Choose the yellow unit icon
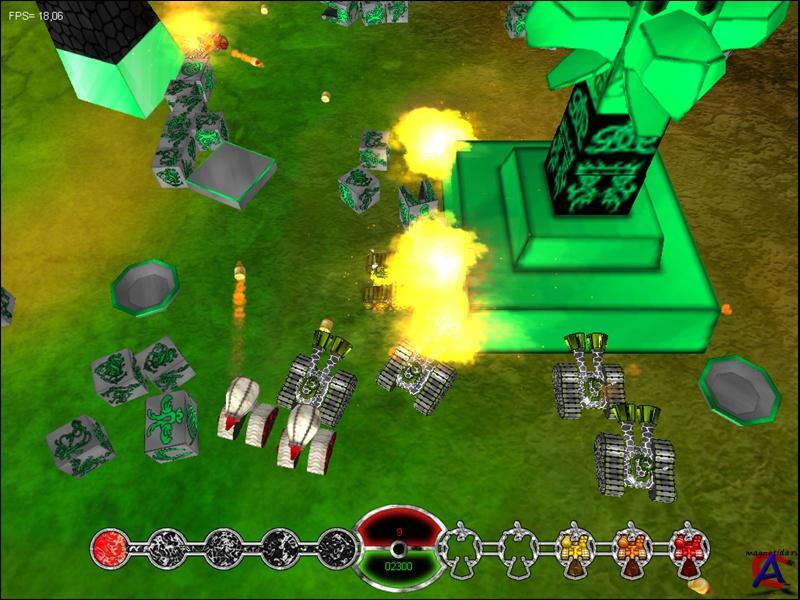The width and height of the screenshot is (800, 600). [576, 547]
